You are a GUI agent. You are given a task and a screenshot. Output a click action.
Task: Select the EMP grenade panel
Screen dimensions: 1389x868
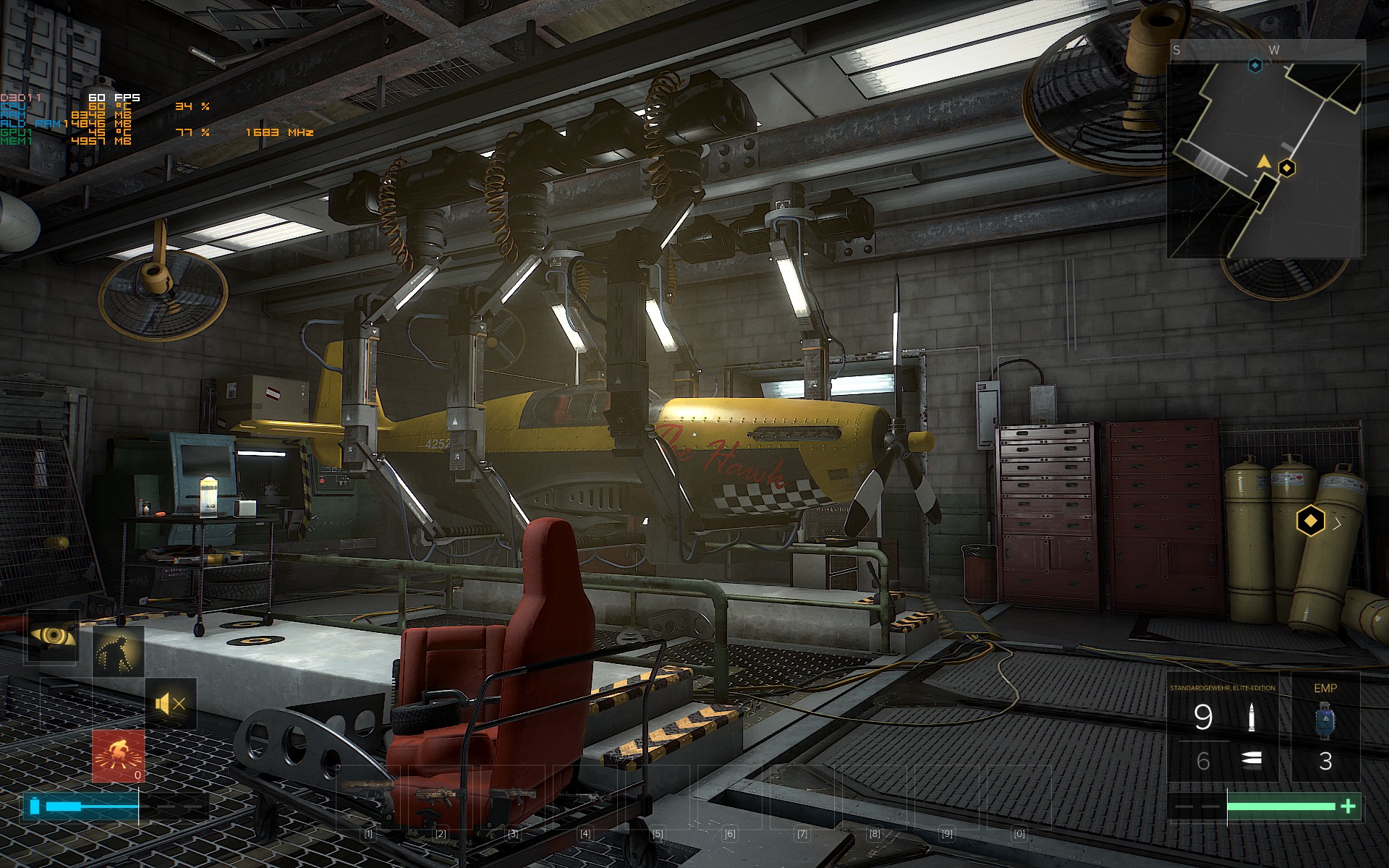click(1325, 727)
